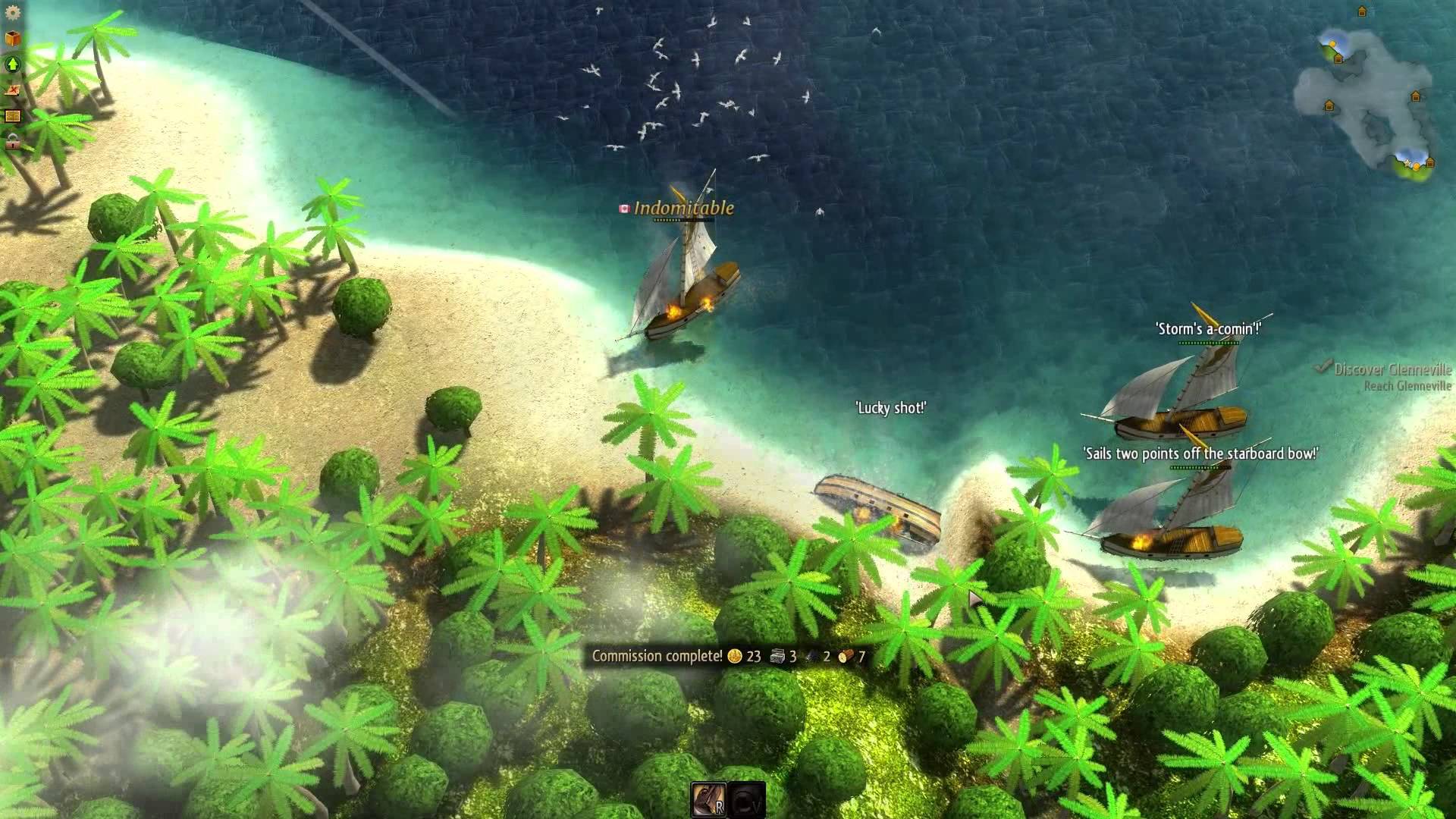Click the flag icon beside Indomitable's name
The image size is (1456, 819).
click(x=623, y=206)
